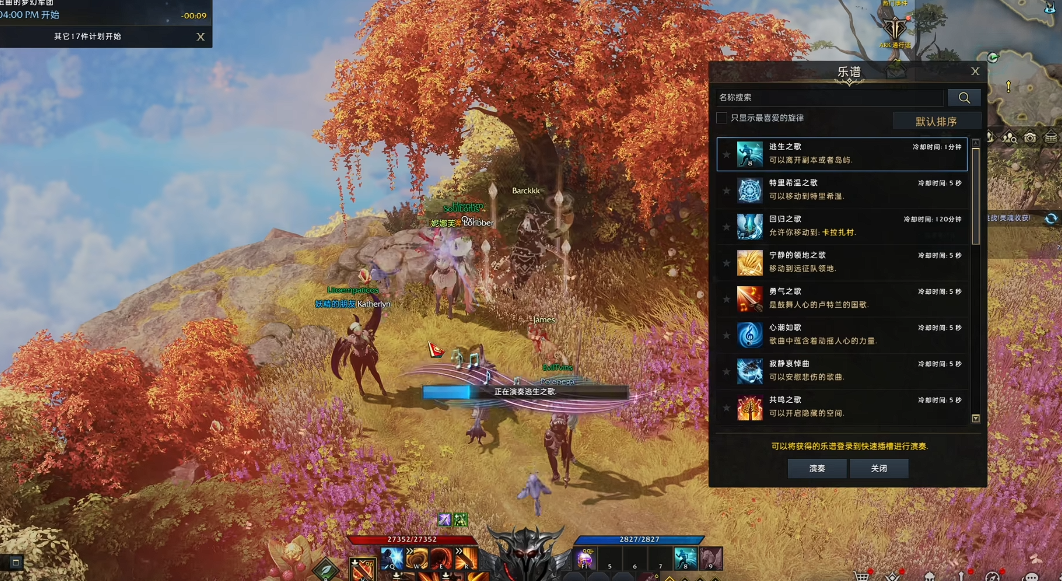Dismiss the 其它17件计划开始 notification
The image size is (1062, 581).
pyautogui.click(x=200, y=37)
